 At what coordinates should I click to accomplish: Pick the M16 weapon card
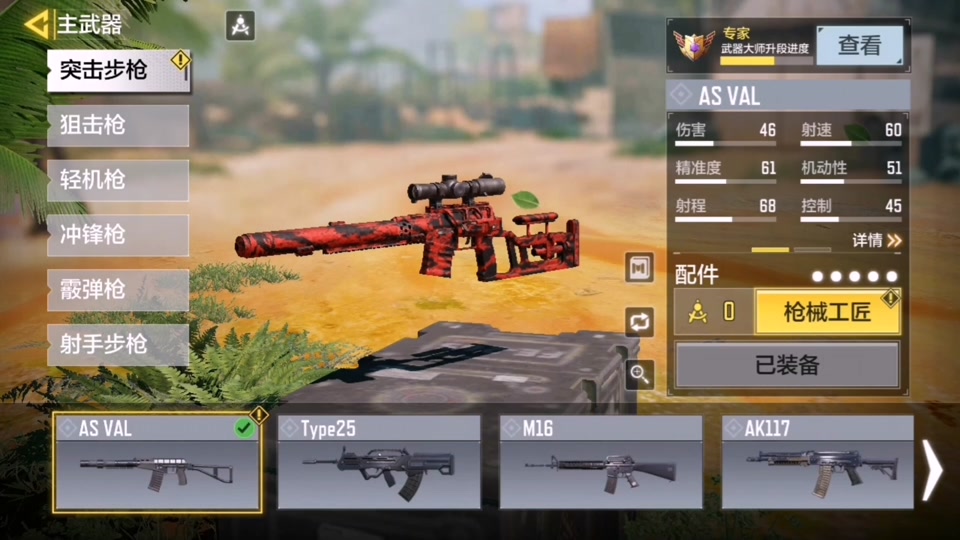(602, 462)
